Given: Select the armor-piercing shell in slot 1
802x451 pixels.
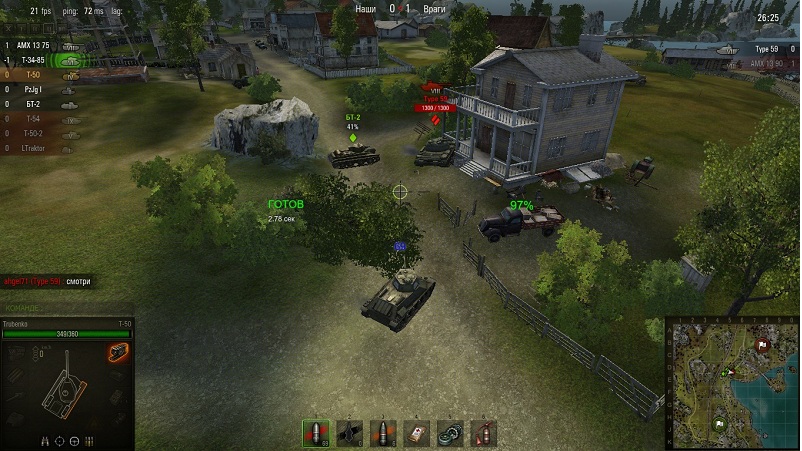Looking at the screenshot, I should 316,432.
